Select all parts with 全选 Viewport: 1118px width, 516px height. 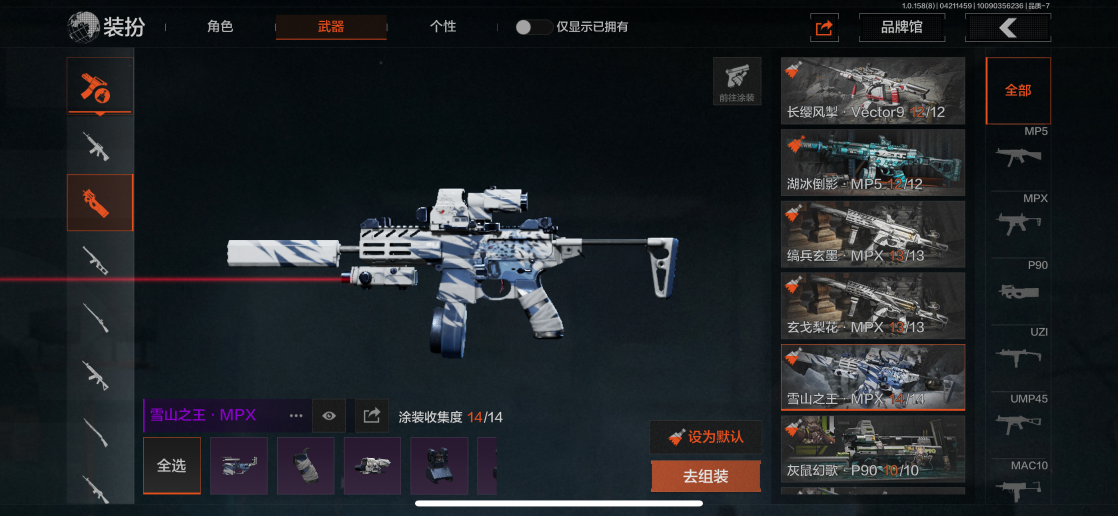coord(172,466)
